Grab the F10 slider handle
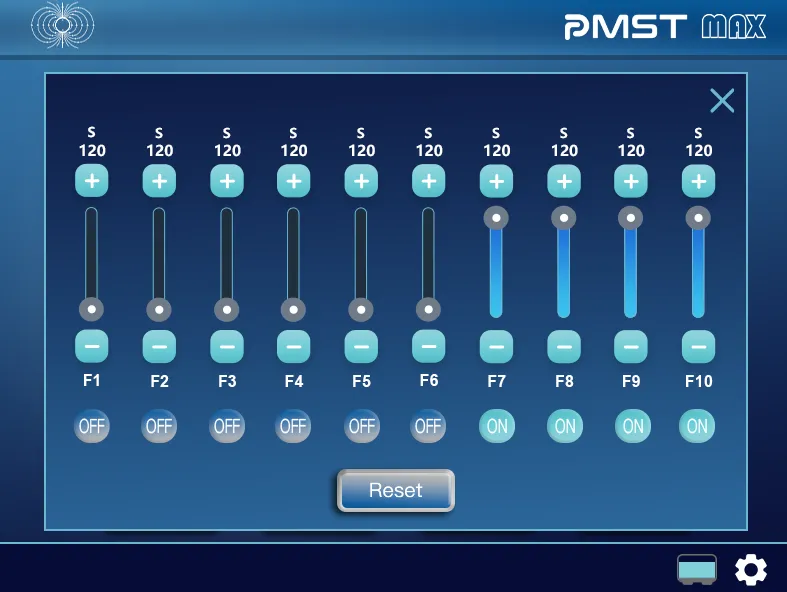Image resolution: width=787 pixels, height=592 pixels. pos(698,217)
